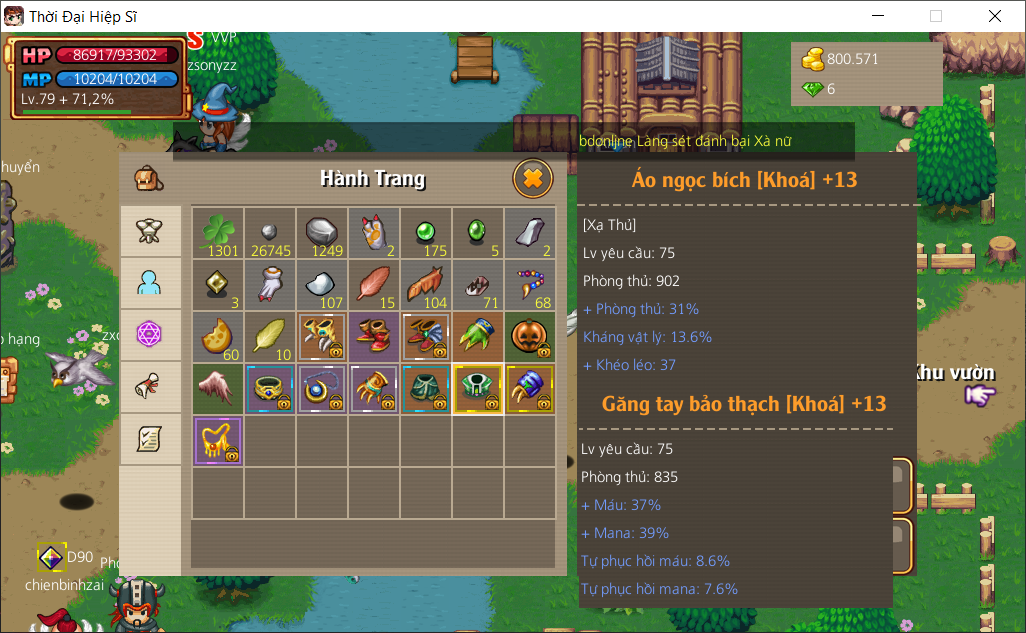
Task: Choose the golden necklace in purple slot
Action: click(x=217, y=440)
